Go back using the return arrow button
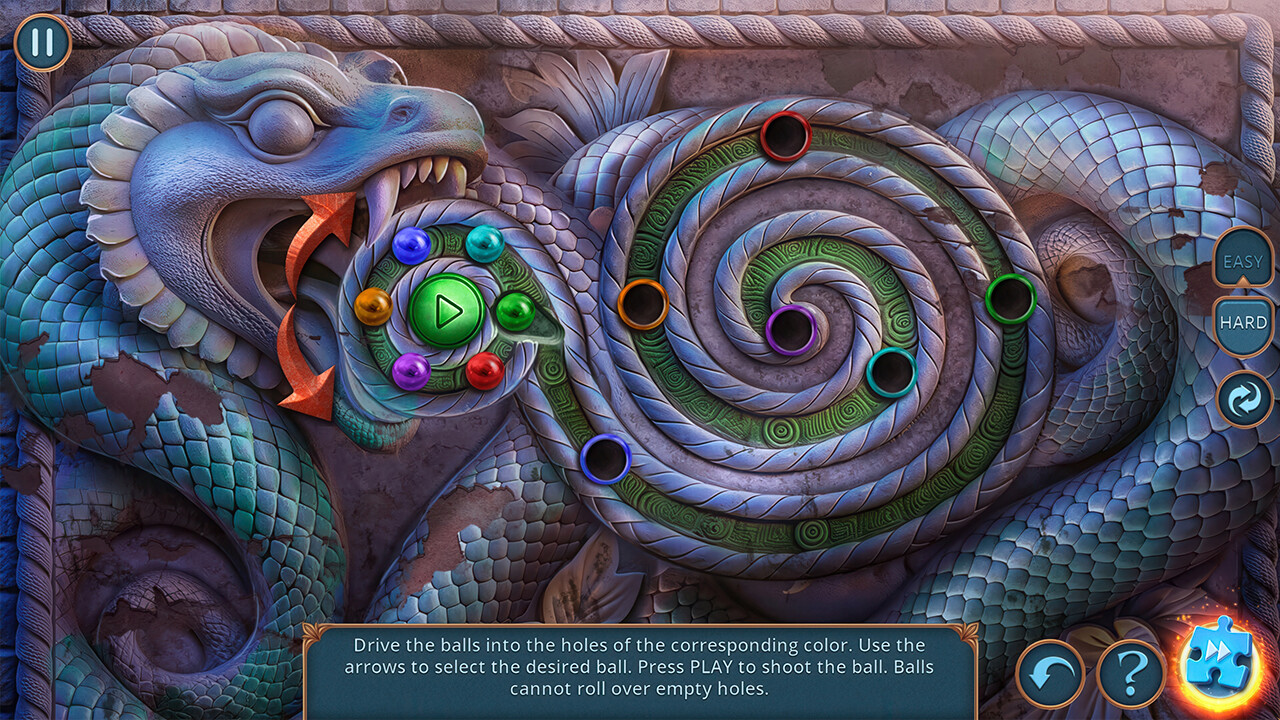 [x=1051, y=673]
